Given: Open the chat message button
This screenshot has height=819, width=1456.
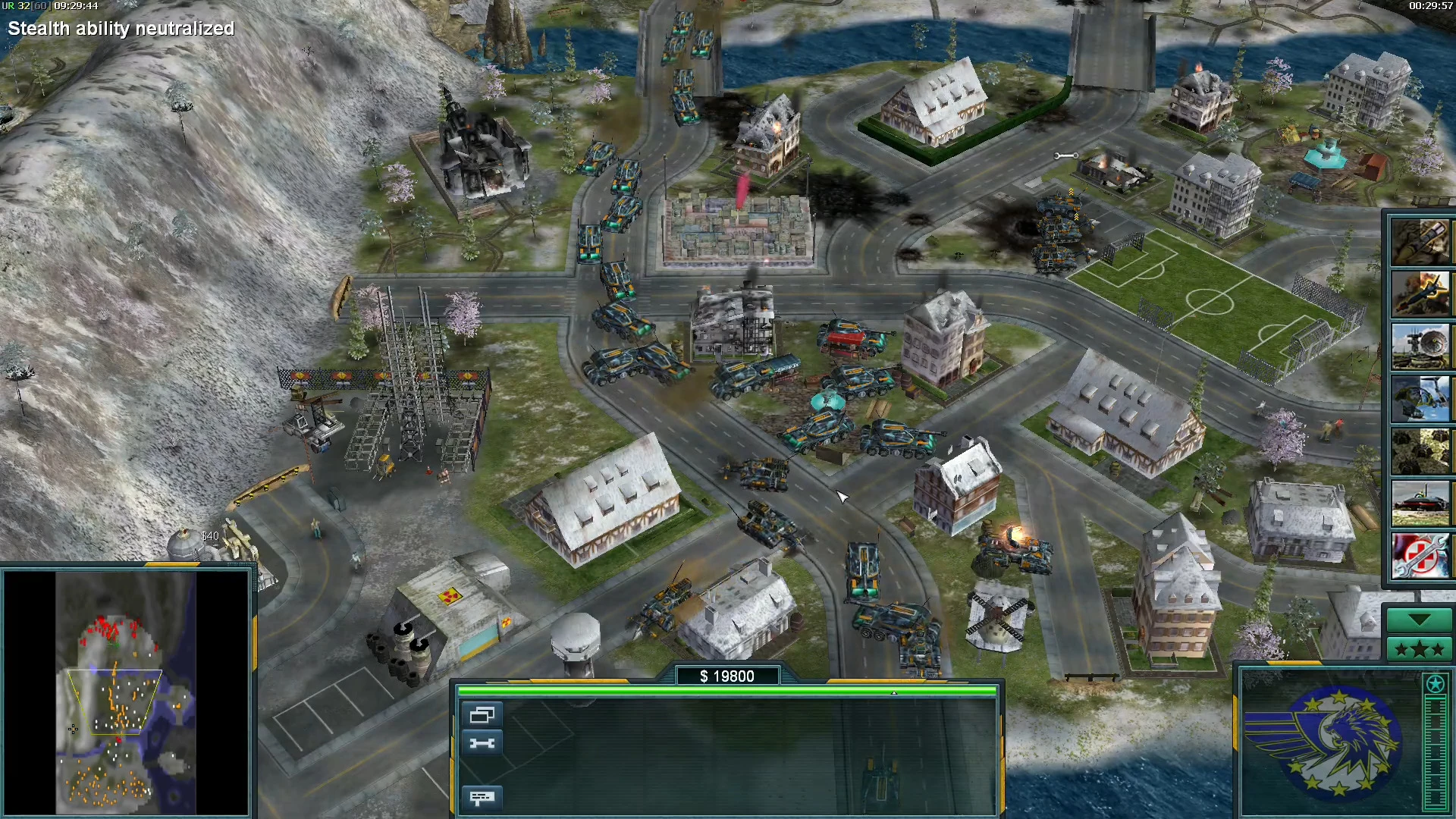Looking at the screenshot, I should click(482, 797).
